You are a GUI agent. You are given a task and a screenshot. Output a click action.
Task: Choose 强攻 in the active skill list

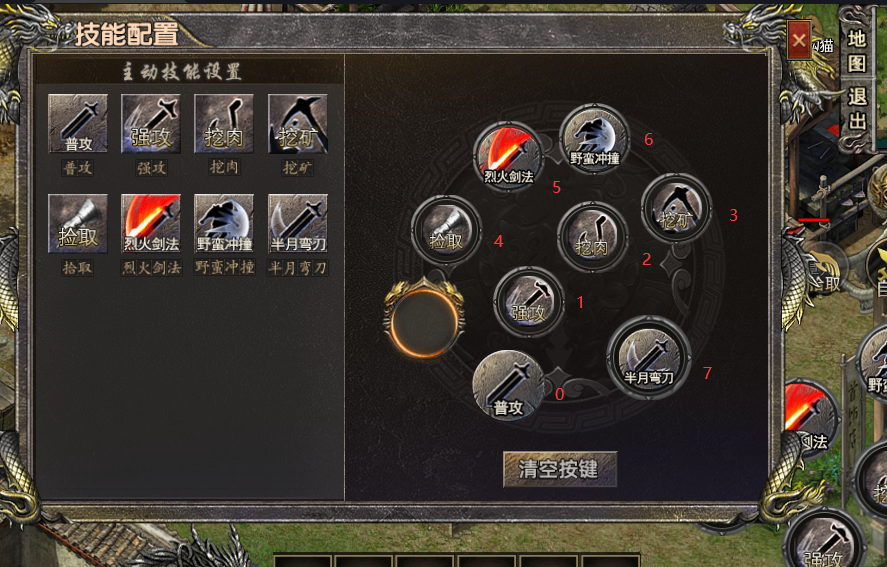[x=151, y=124]
